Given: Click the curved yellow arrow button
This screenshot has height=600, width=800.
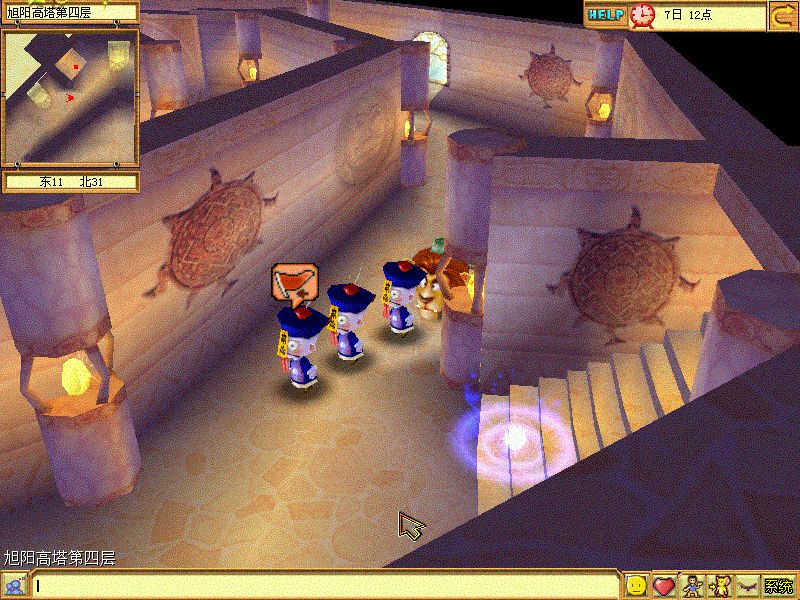Looking at the screenshot, I should [782, 15].
